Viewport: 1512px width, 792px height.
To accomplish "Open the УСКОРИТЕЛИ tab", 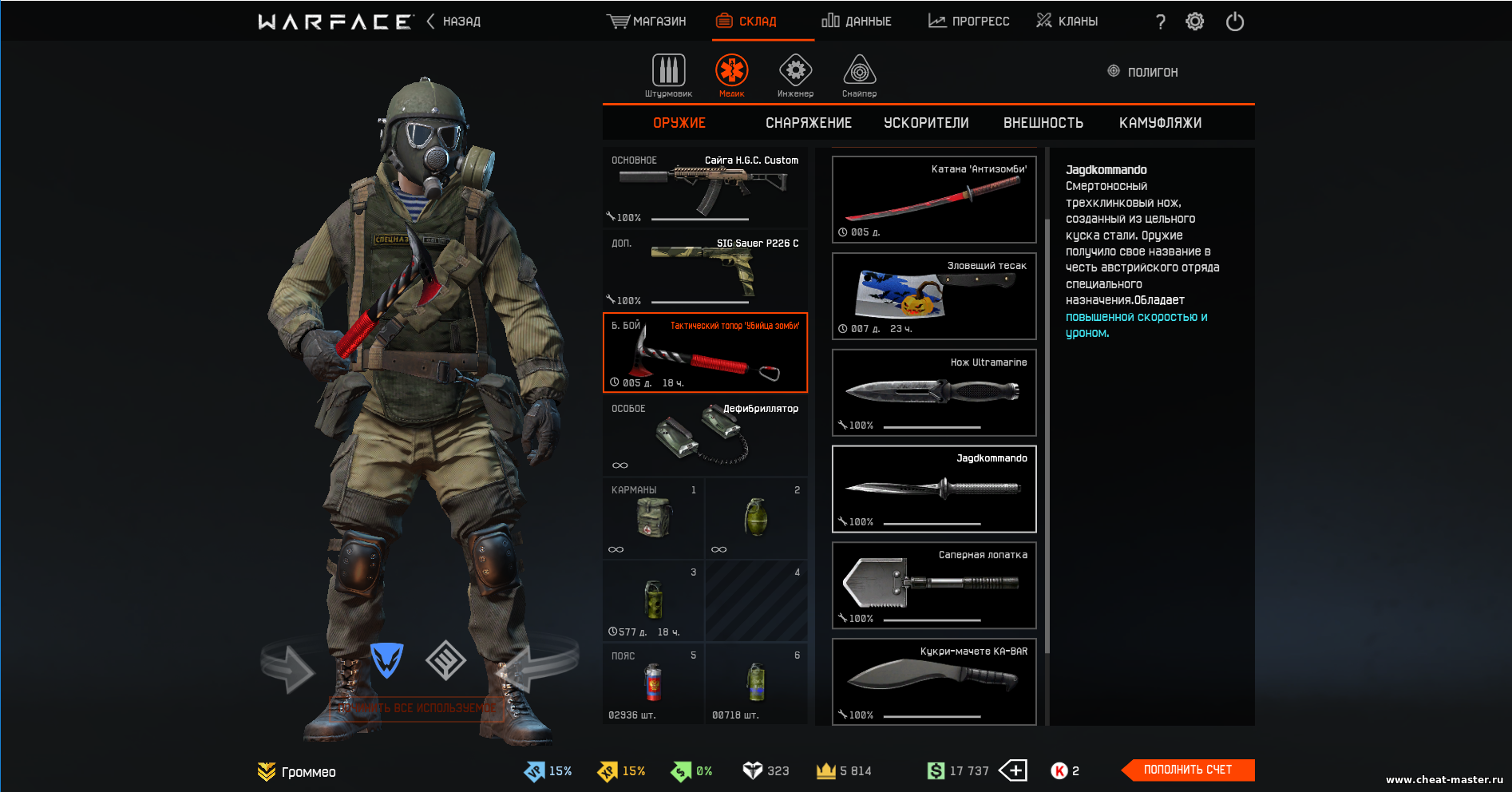I will point(926,123).
